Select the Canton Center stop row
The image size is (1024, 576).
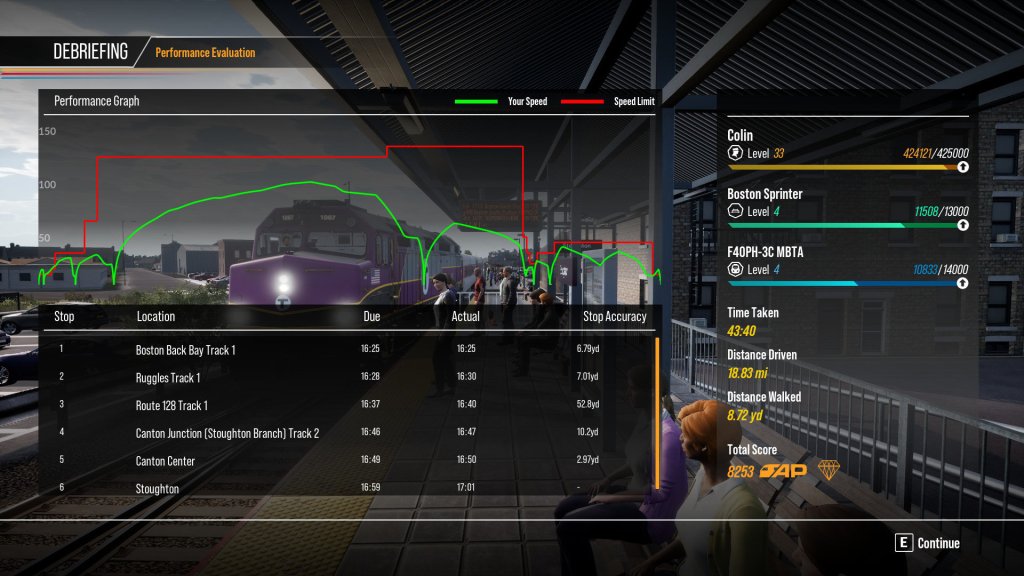[165, 461]
